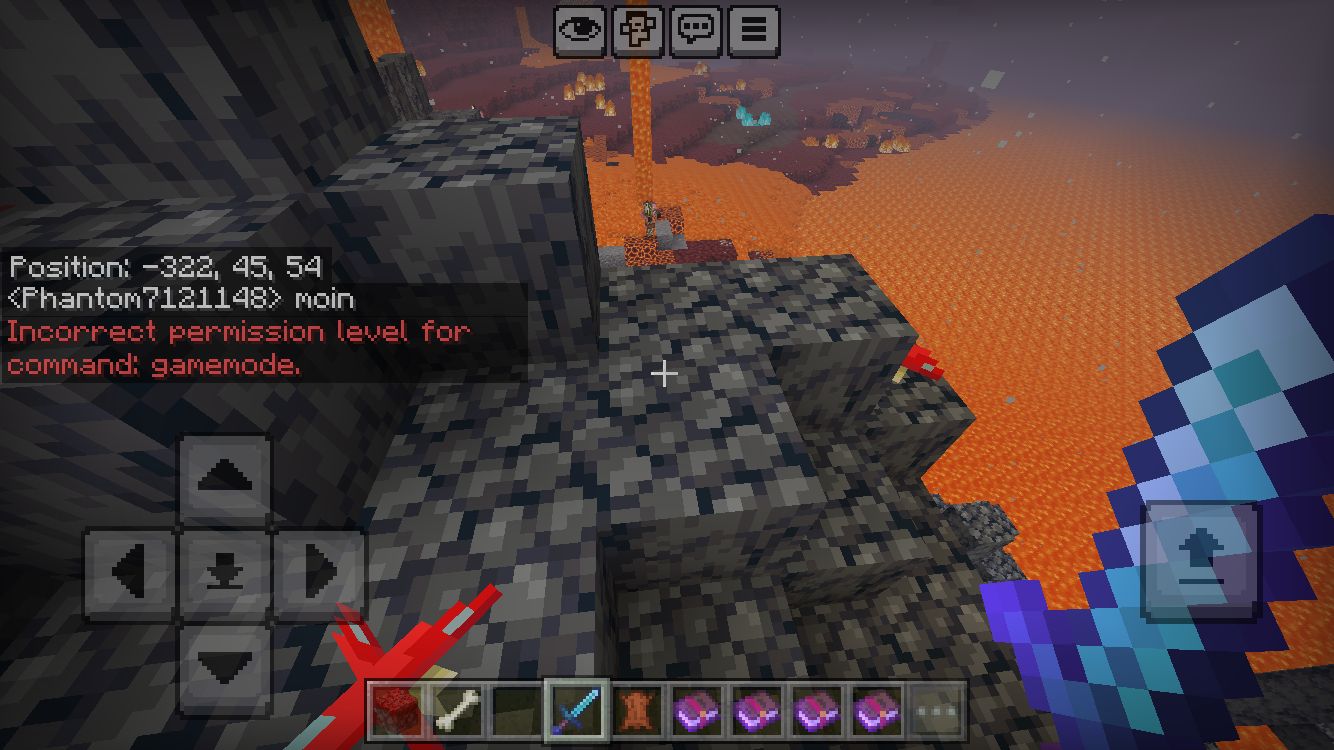Open the chat speech bubble button
This screenshot has height=750, width=1334.
696,30
